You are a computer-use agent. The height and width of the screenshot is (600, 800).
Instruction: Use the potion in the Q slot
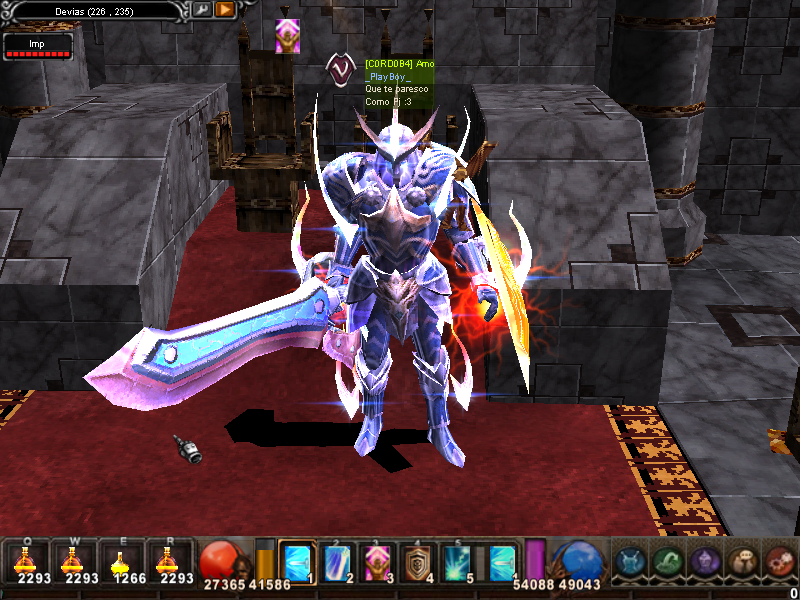click(27, 560)
